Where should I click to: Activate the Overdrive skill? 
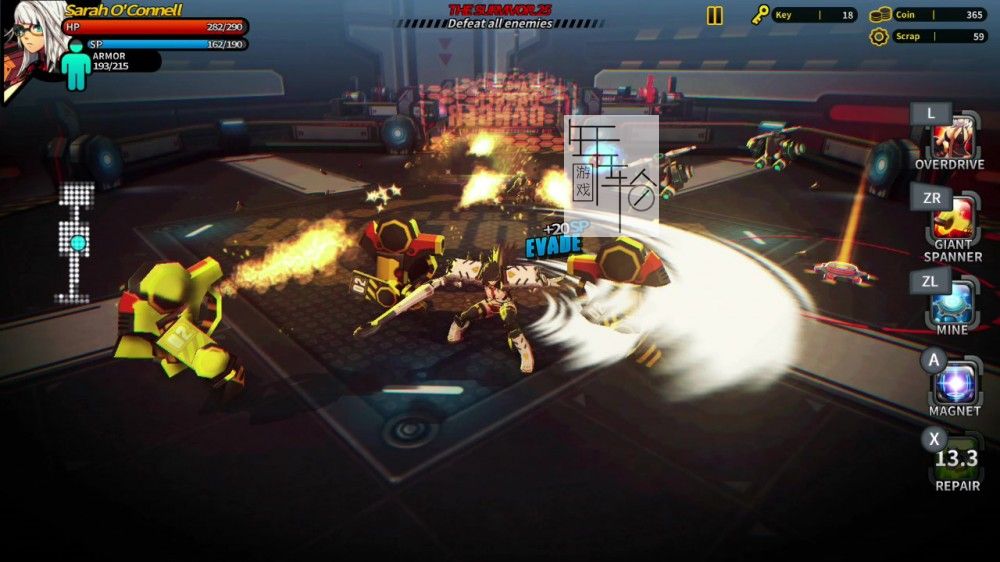tap(955, 137)
